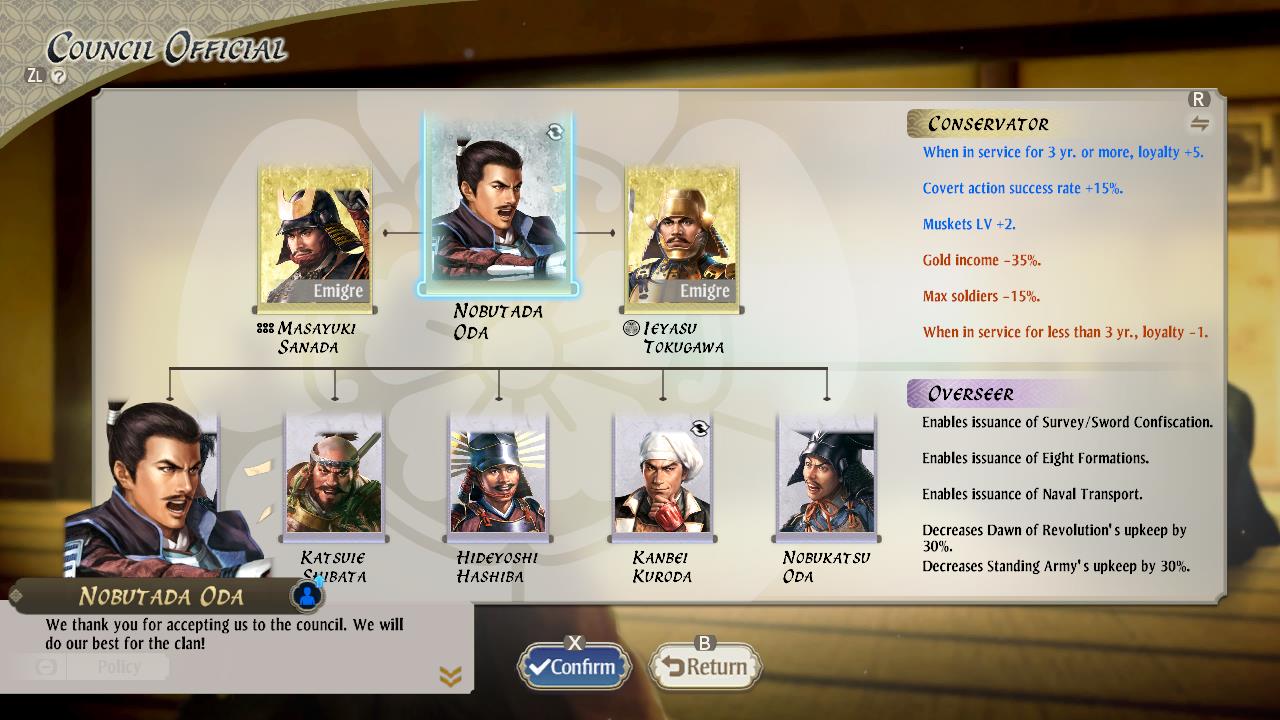Toggle Ieyasu Tokugawa's Emigre status badge

[705, 291]
